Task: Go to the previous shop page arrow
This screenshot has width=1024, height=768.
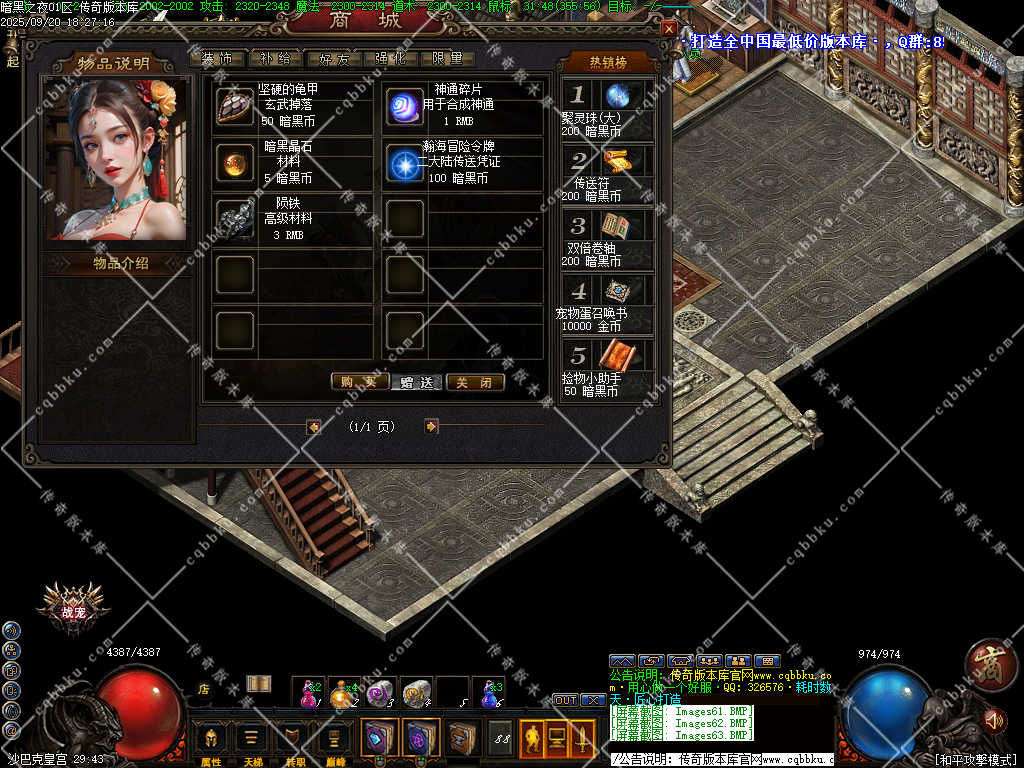Action: coord(314,426)
